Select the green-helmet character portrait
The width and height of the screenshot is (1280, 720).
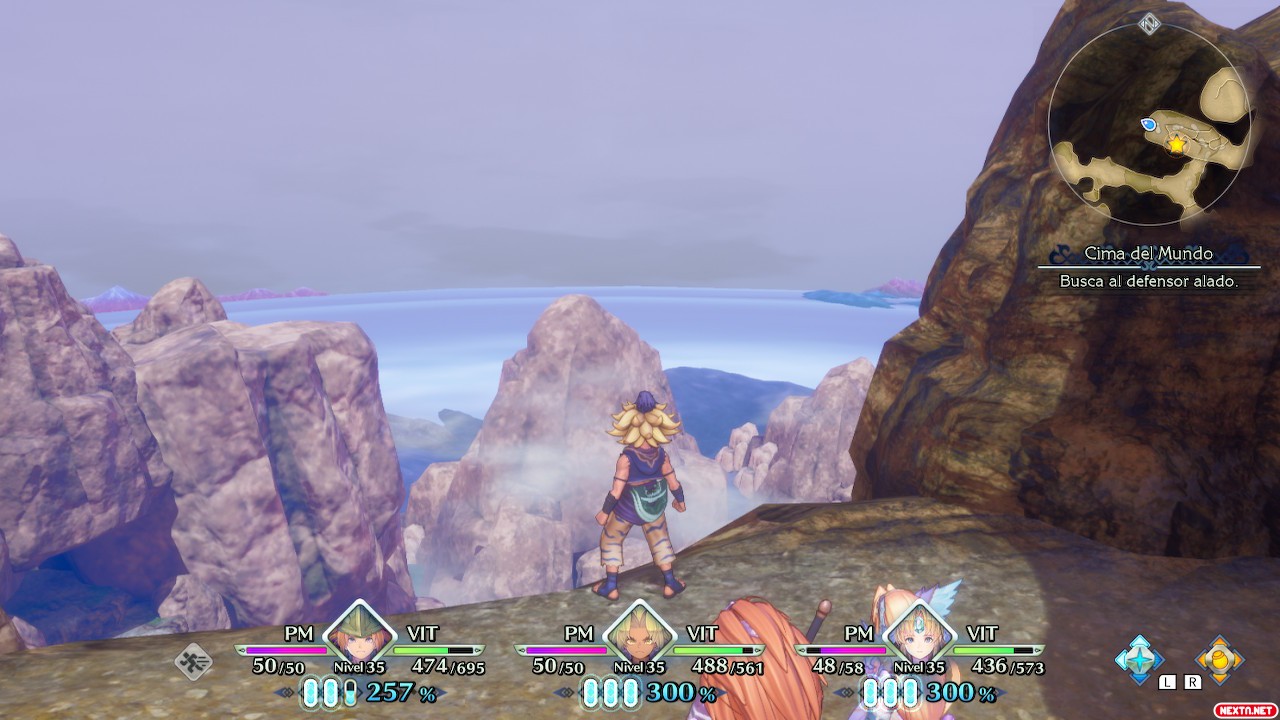point(359,634)
